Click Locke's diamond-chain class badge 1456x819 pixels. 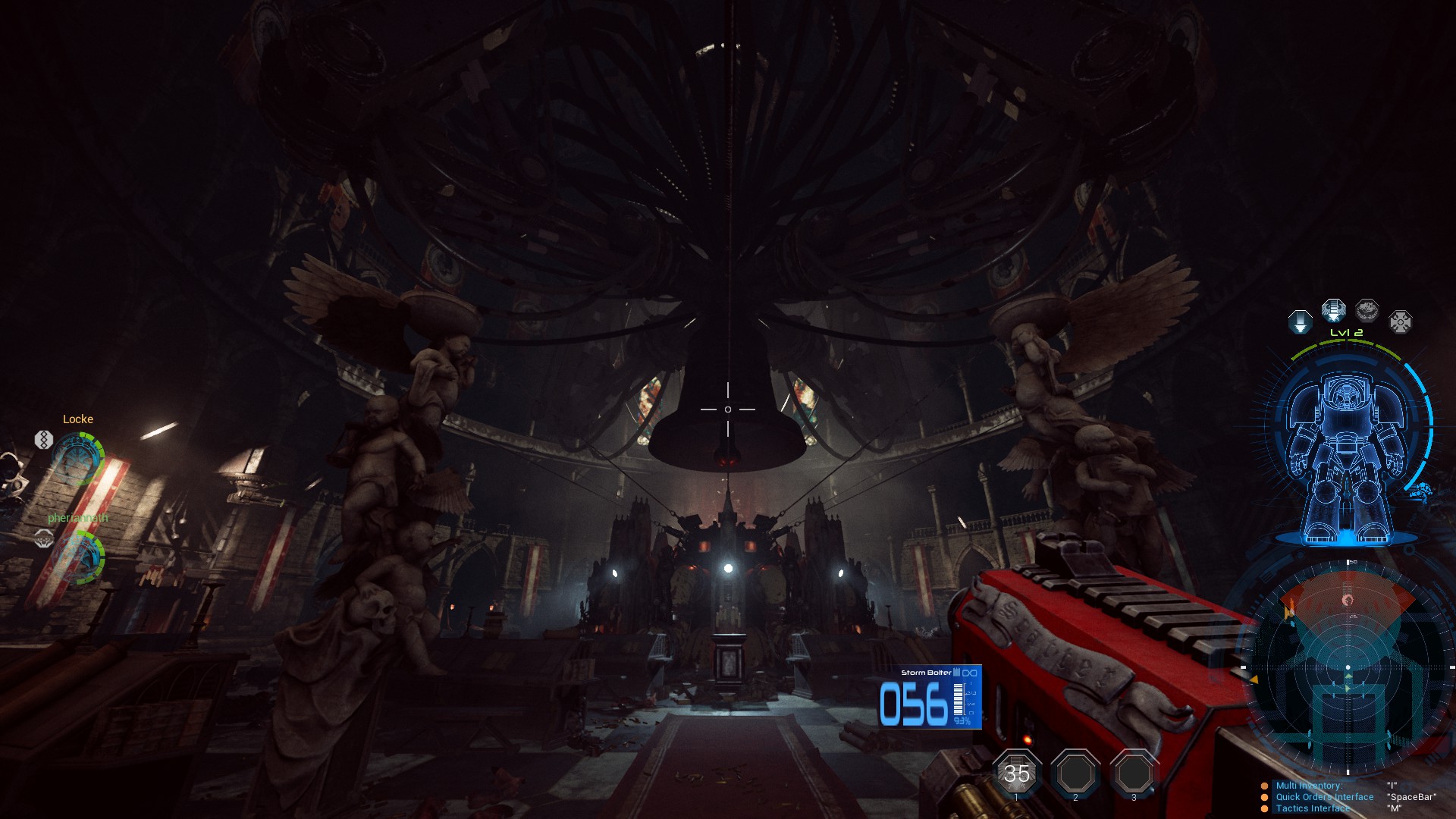click(x=43, y=439)
